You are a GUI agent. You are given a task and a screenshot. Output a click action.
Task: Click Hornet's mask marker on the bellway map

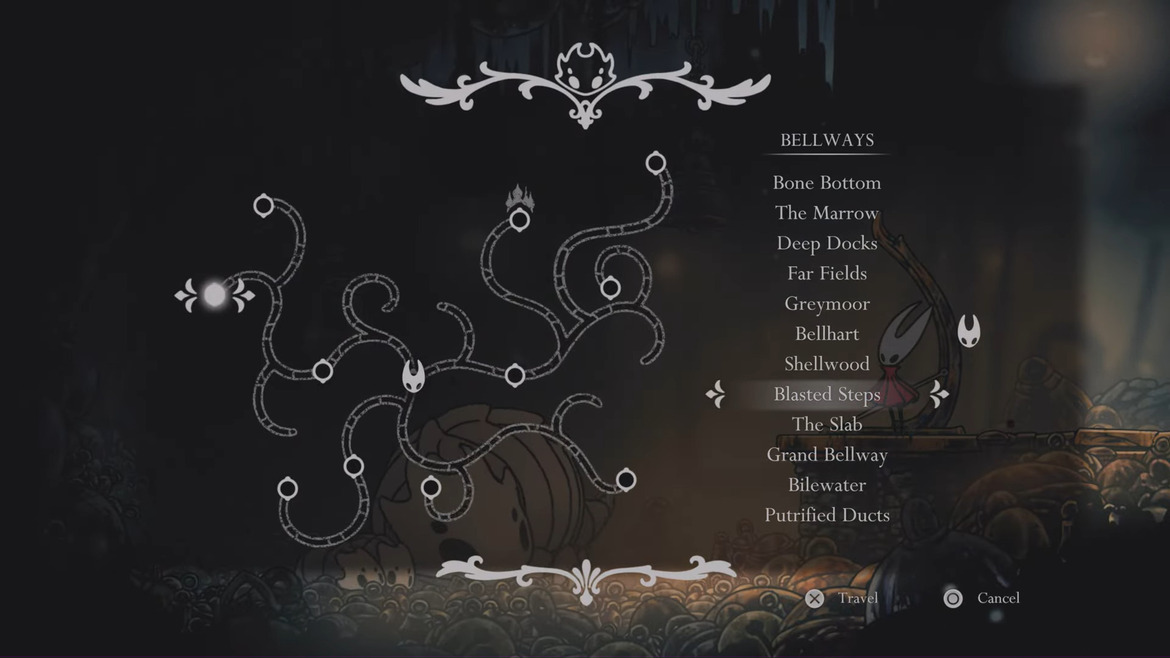pos(414,377)
